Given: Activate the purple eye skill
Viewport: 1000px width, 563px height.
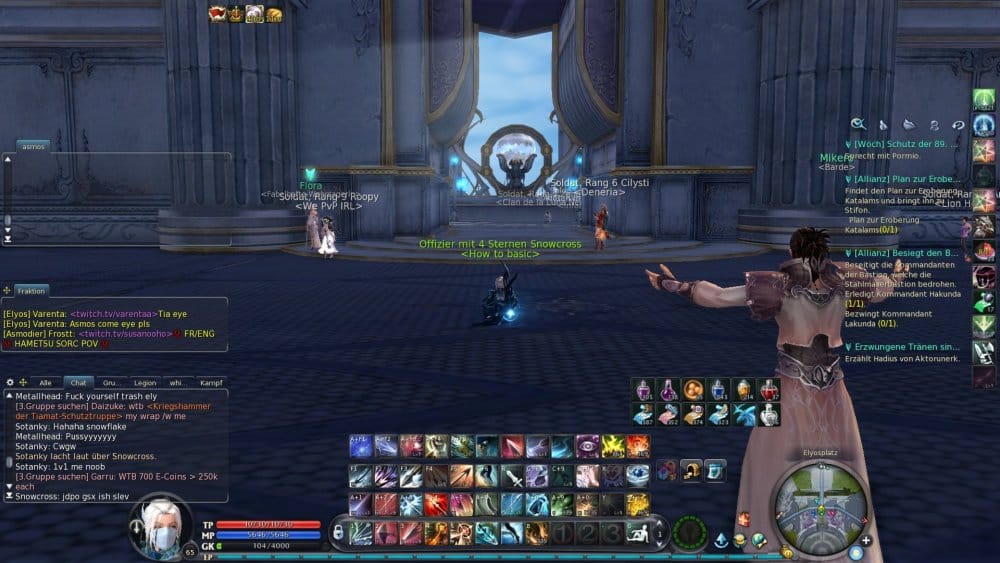Looking at the screenshot, I should pyautogui.click(x=587, y=446).
